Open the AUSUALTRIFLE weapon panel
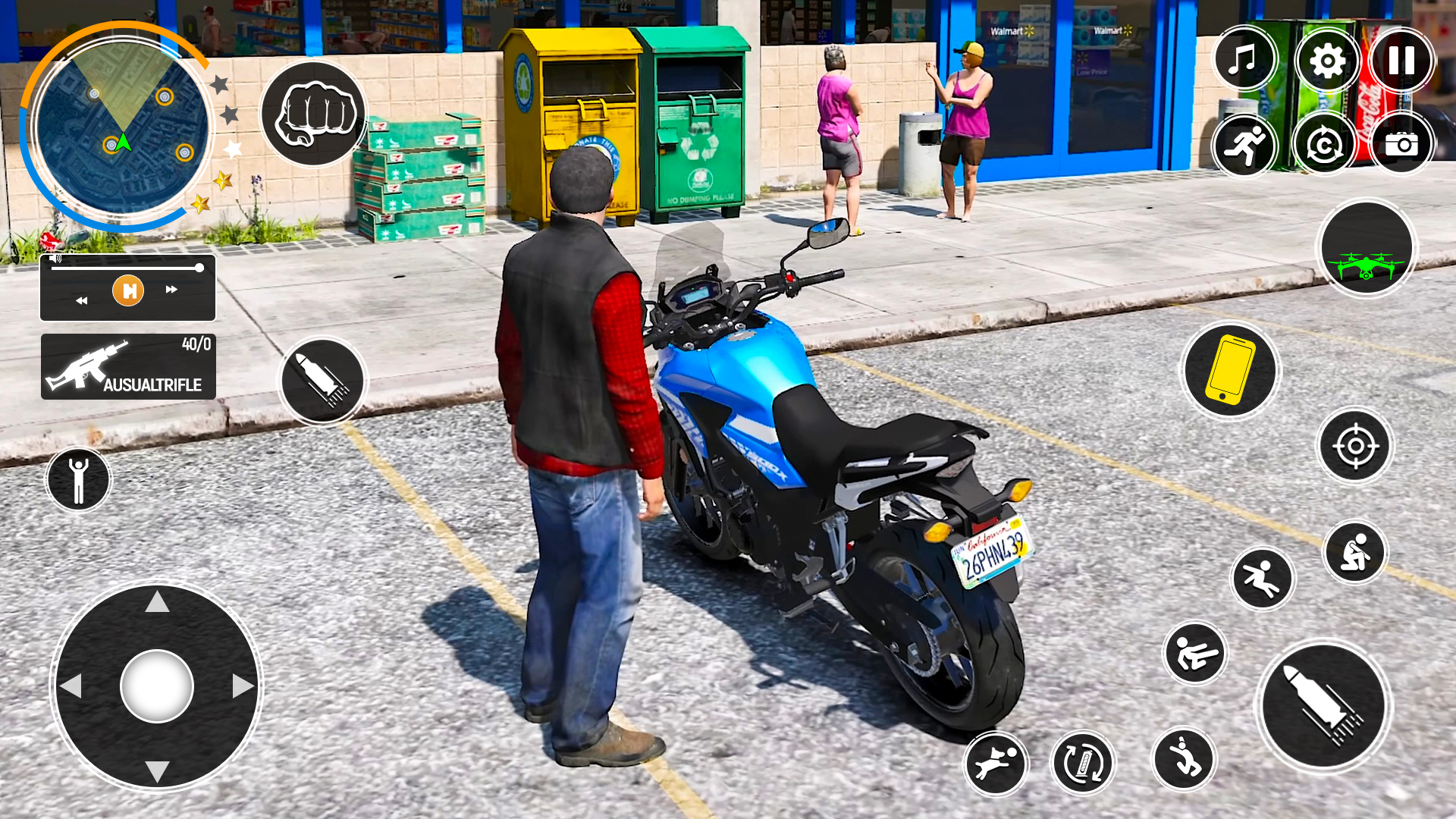The height and width of the screenshot is (819, 1456). [127, 366]
